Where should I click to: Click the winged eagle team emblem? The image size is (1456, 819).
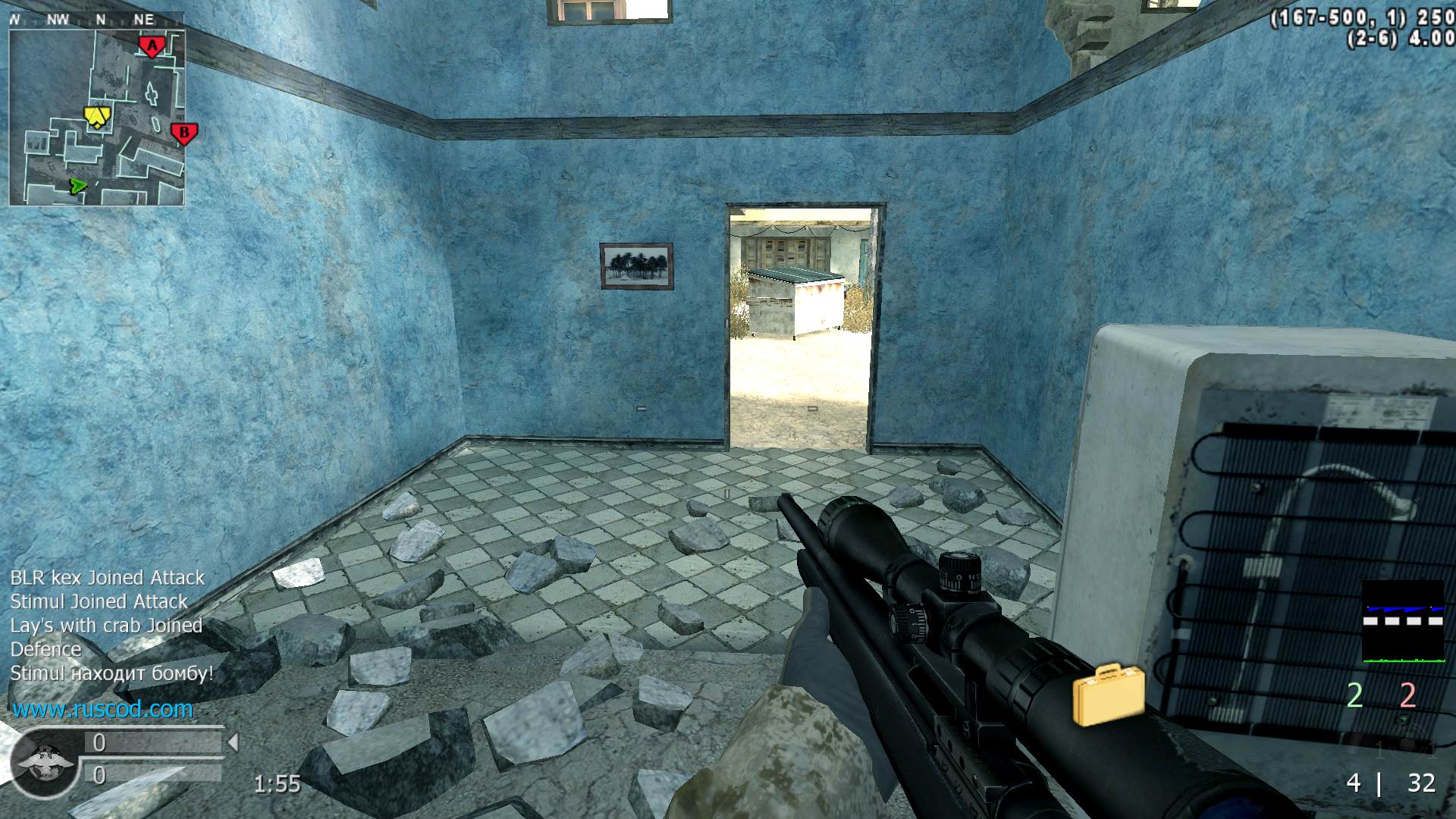44,763
